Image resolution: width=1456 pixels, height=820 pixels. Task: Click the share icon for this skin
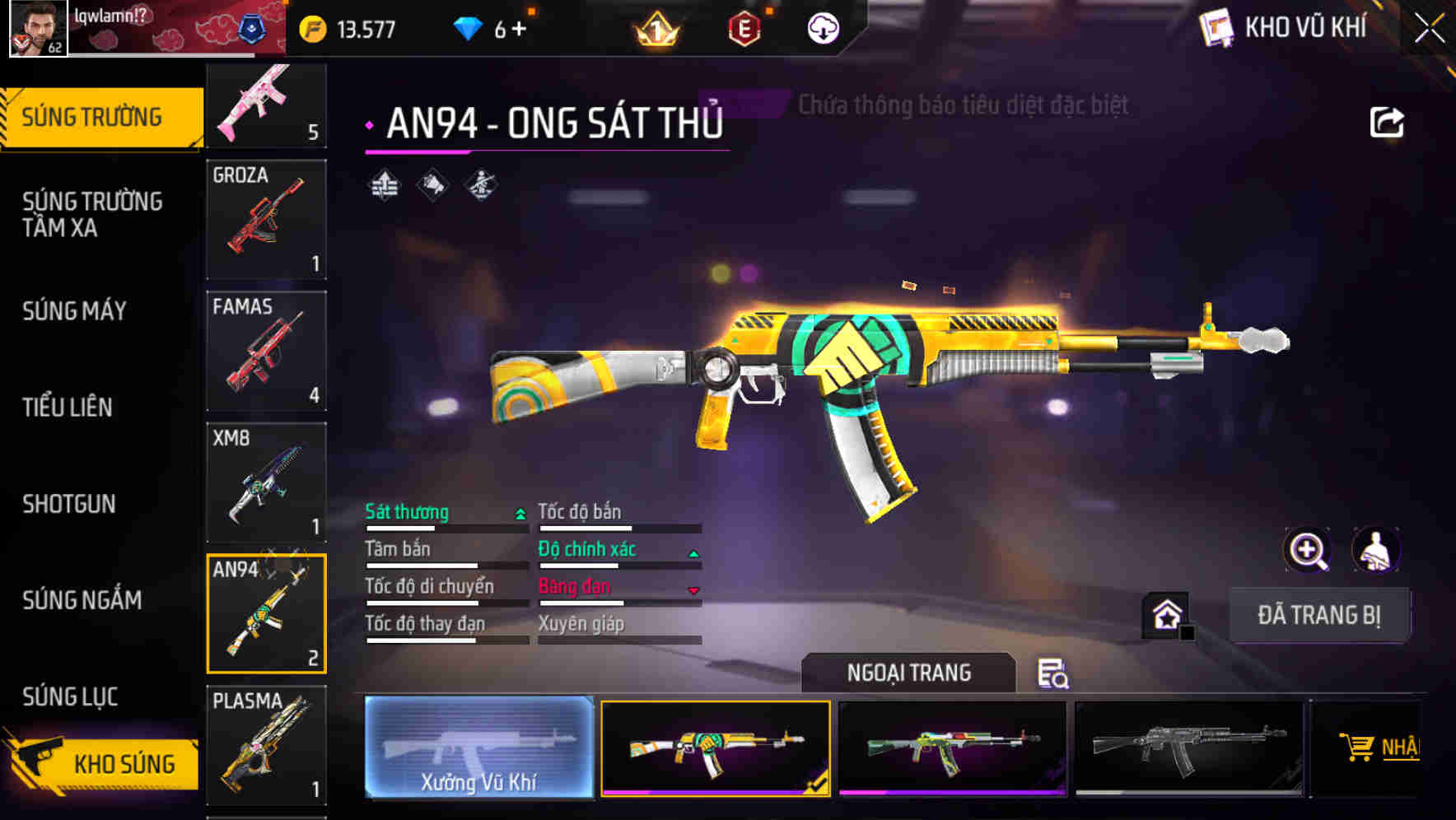(1386, 123)
